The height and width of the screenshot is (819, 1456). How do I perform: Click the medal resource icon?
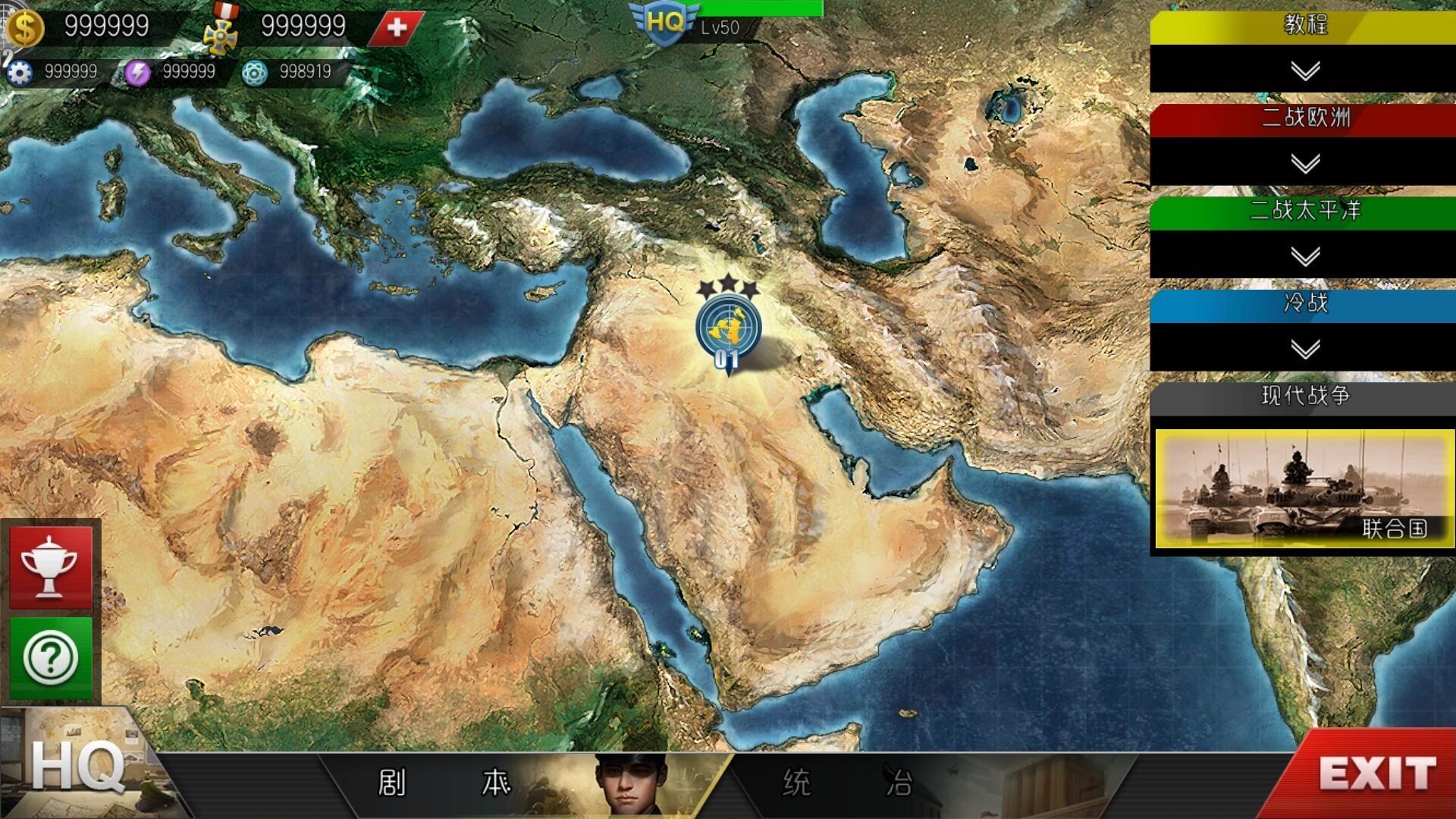(220, 32)
